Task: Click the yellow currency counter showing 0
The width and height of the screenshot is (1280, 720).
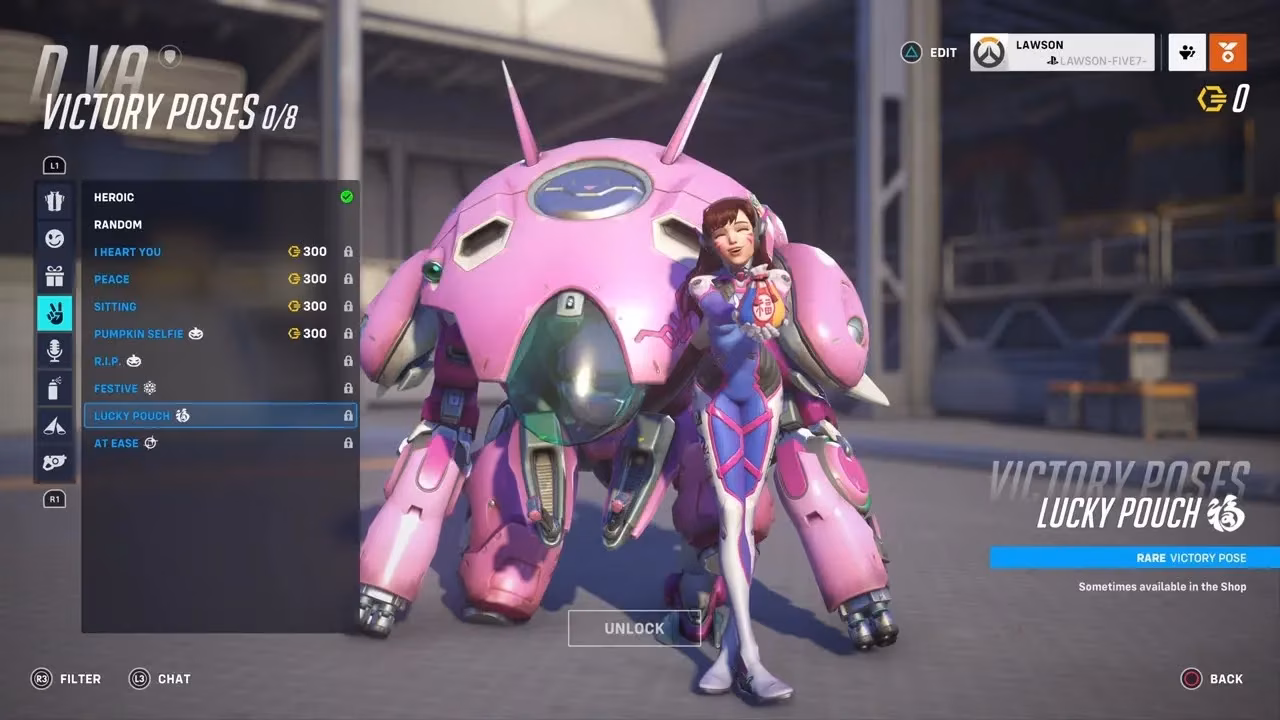Action: coord(1223,99)
